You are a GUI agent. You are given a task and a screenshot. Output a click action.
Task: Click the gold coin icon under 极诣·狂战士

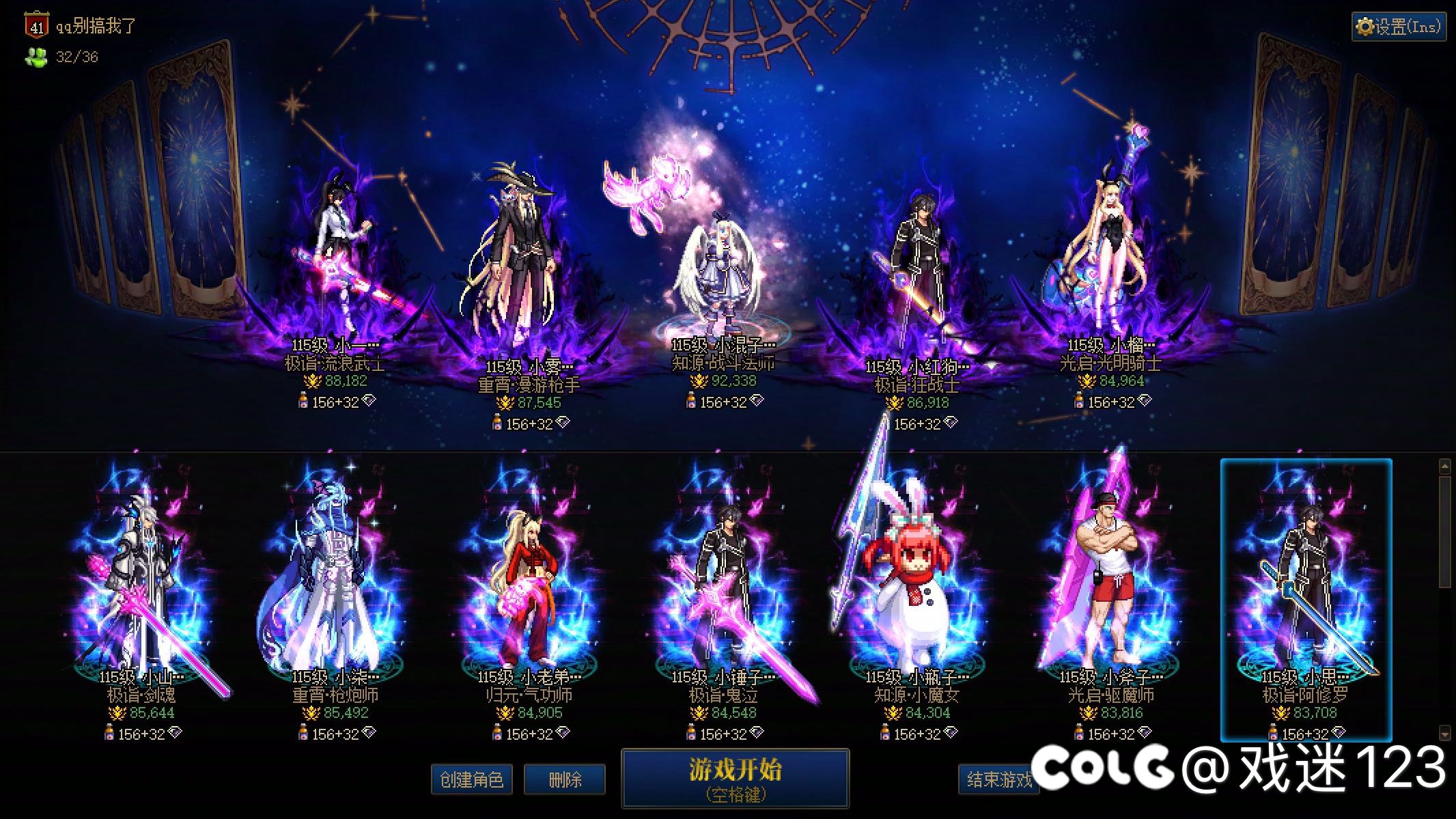895,403
